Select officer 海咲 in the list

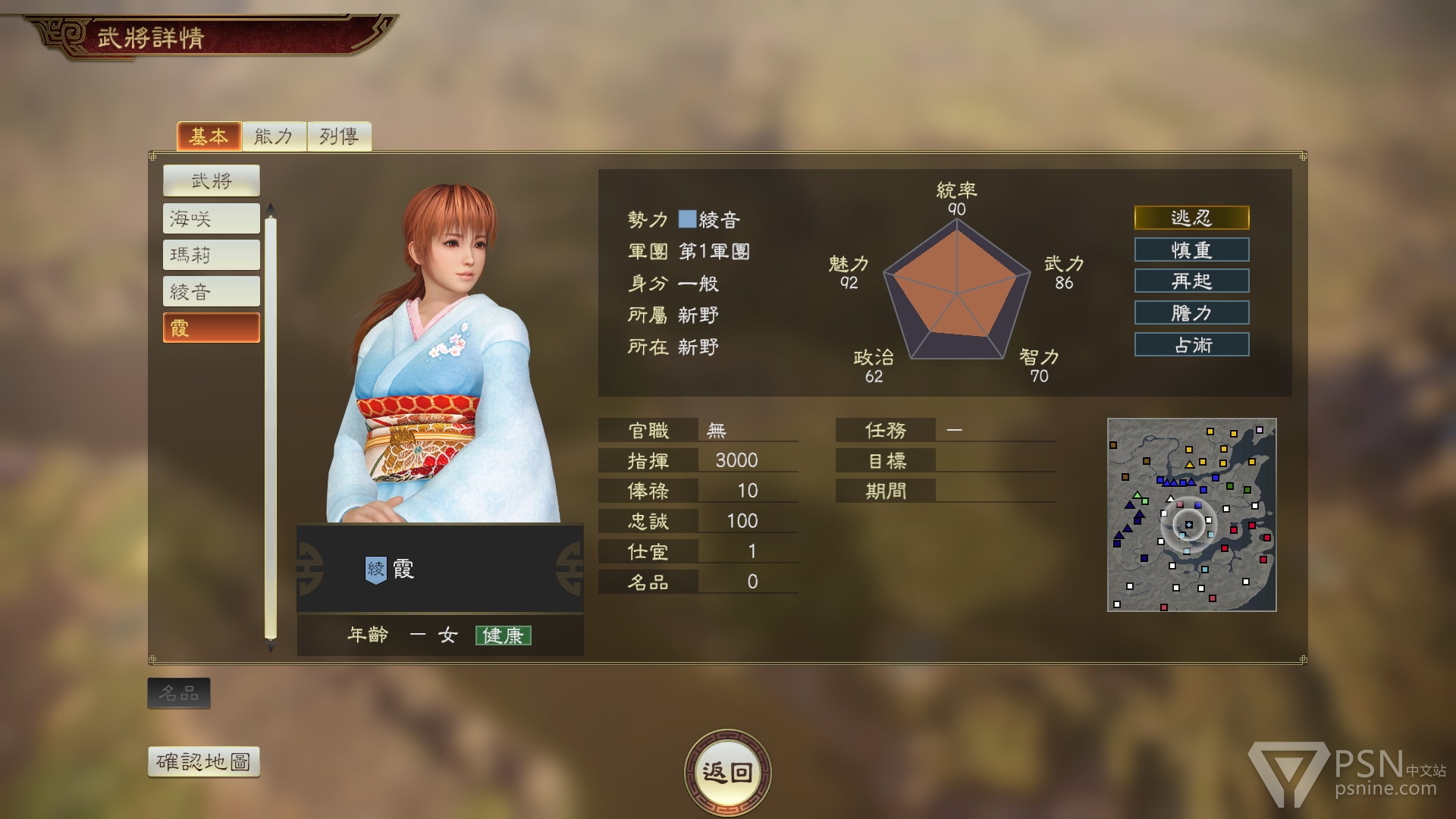click(x=211, y=218)
